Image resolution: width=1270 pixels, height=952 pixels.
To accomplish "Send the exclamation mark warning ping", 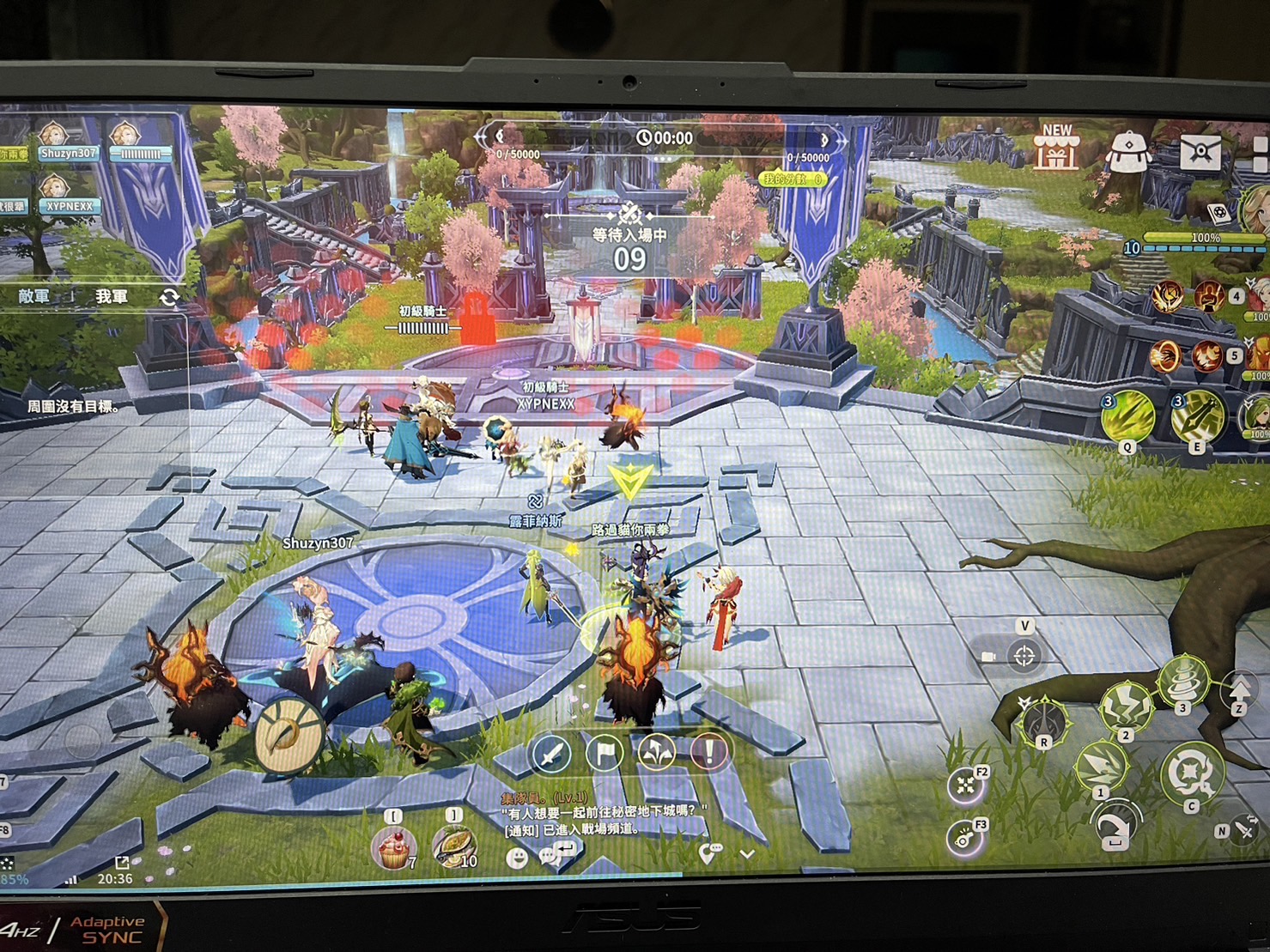I will tap(709, 753).
